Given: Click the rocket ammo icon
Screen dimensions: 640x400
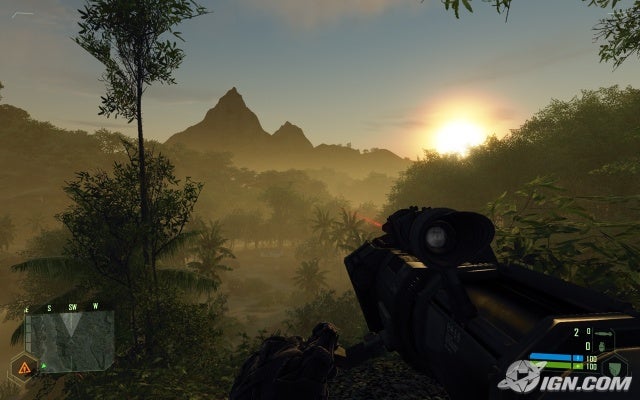Looking at the screenshot, I should point(601,334).
